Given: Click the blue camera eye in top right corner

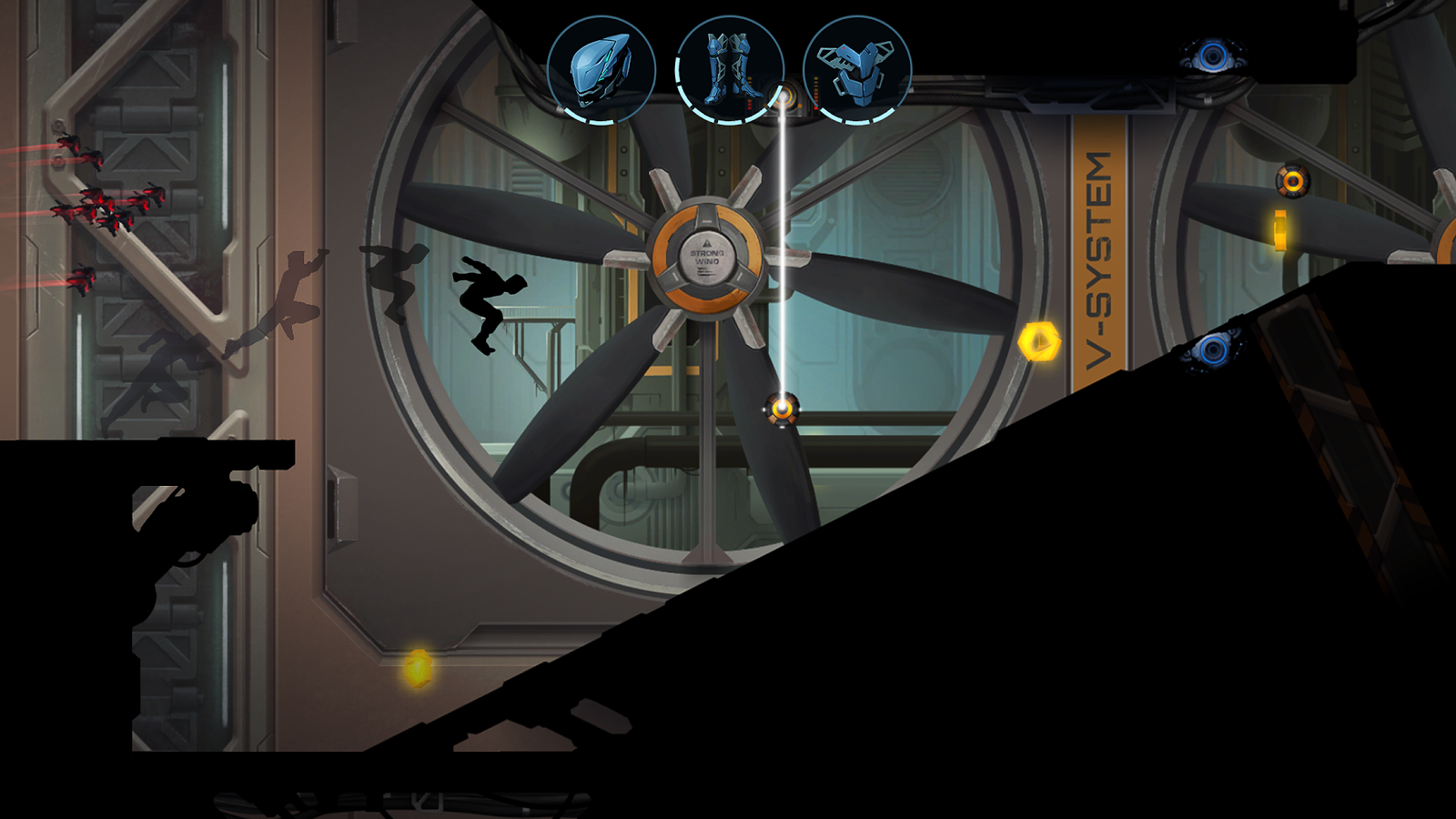Looking at the screenshot, I should coord(1212,56).
